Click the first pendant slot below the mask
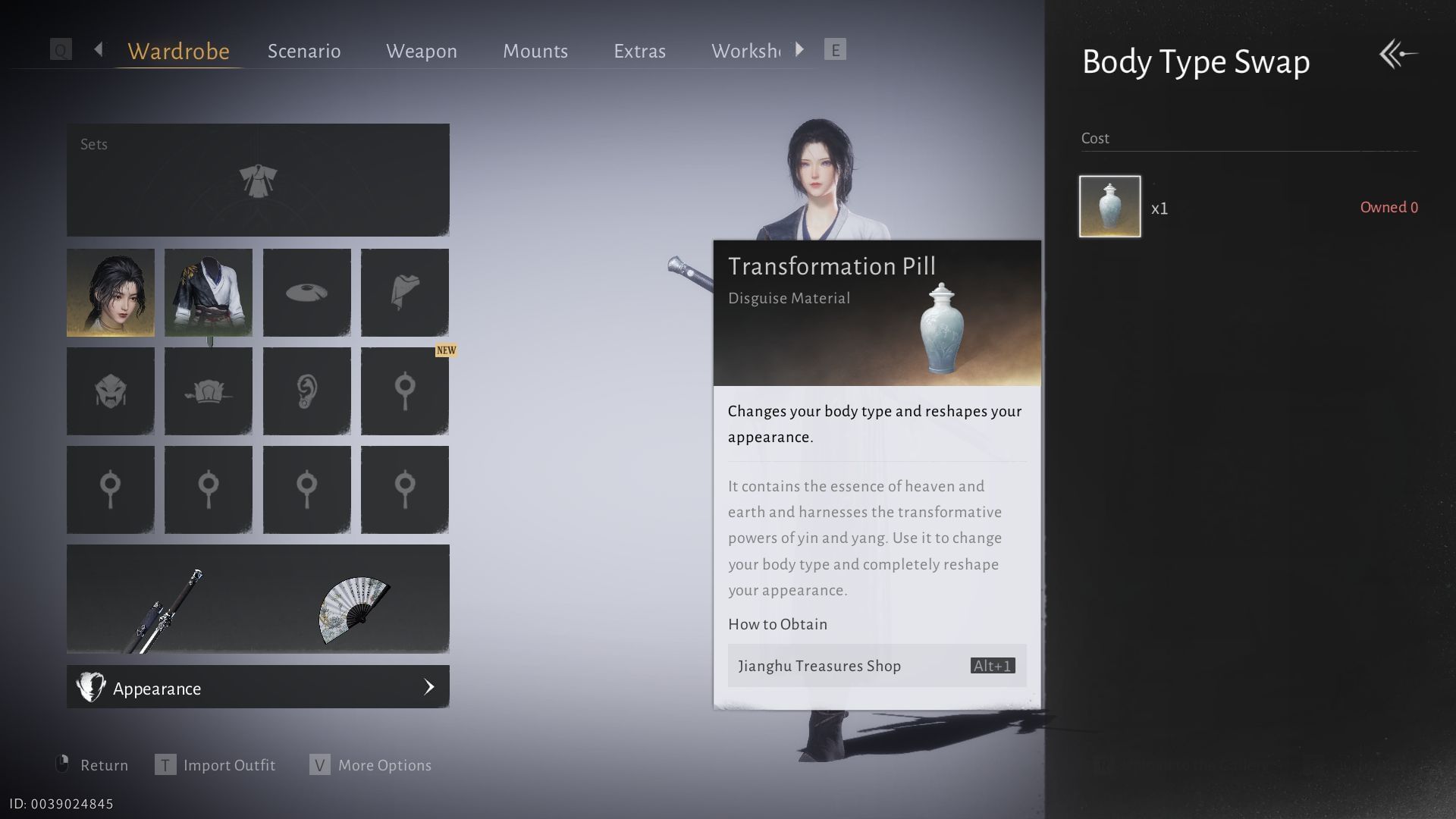1456x819 pixels. pos(110,489)
